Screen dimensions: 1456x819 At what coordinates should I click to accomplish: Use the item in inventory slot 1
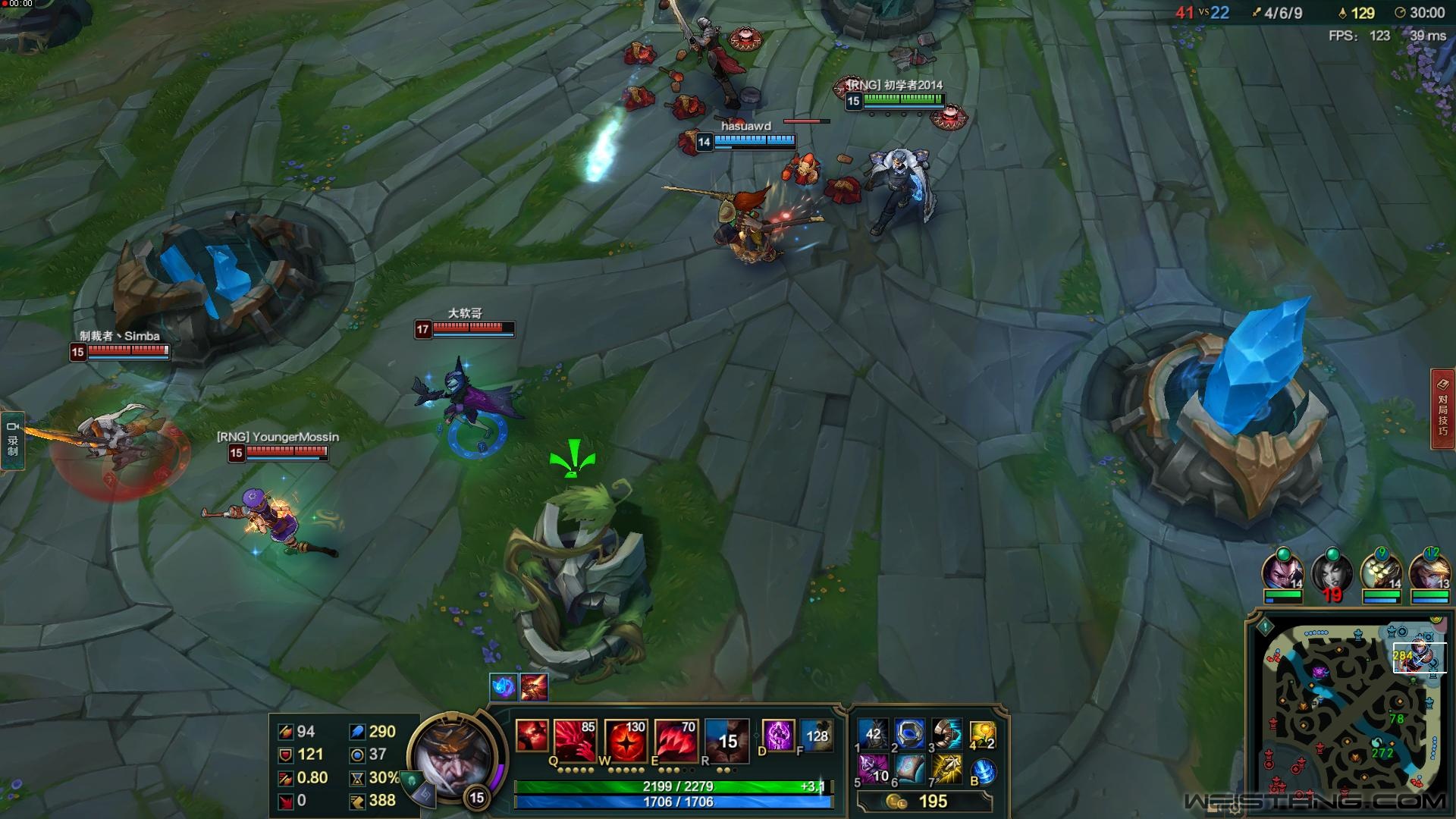click(873, 734)
